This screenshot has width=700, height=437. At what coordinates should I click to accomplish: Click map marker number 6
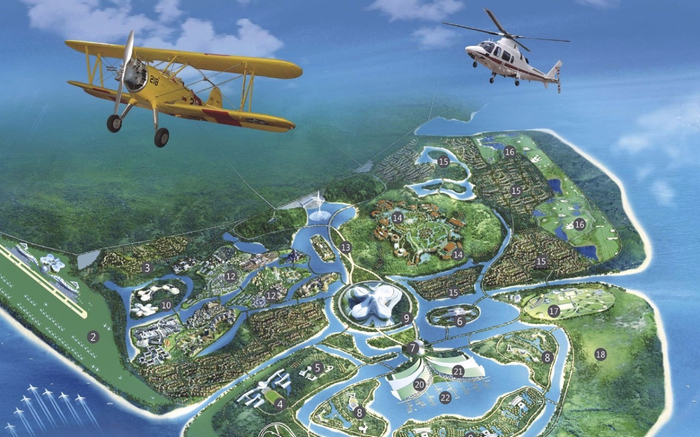coord(459,321)
